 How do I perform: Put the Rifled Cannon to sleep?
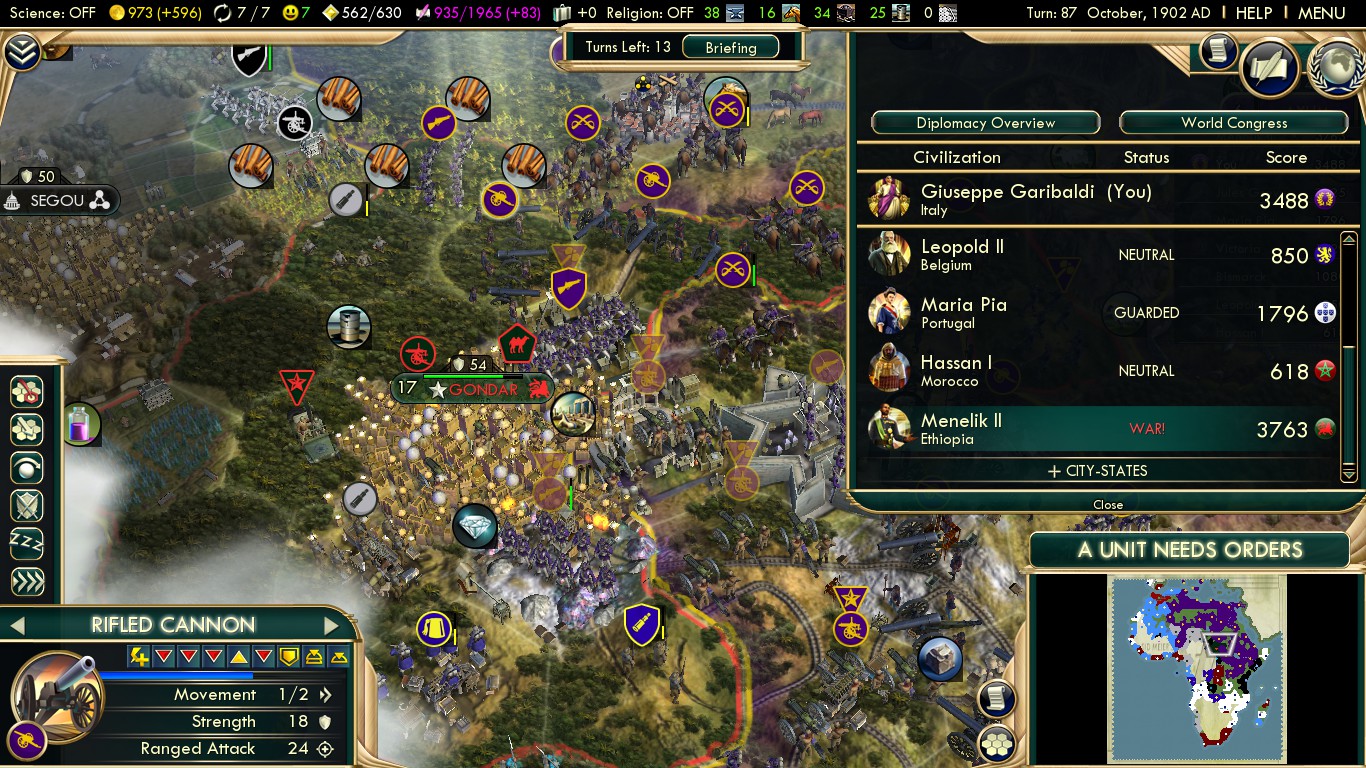[x=26, y=544]
